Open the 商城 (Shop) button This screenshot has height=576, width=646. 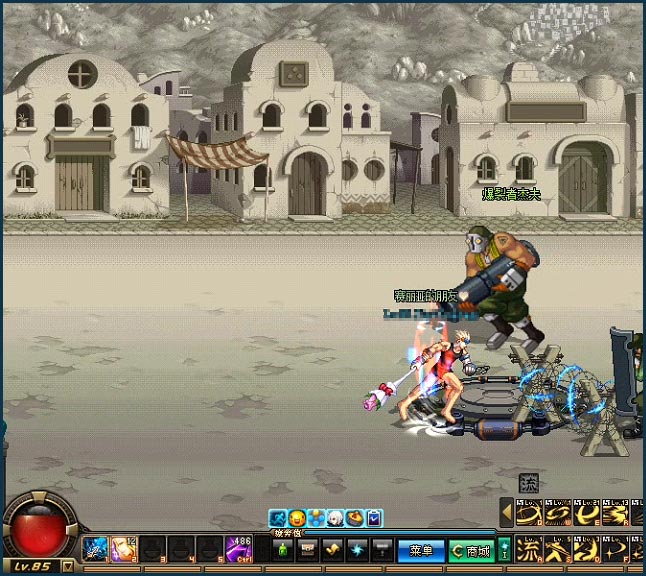(x=470, y=550)
